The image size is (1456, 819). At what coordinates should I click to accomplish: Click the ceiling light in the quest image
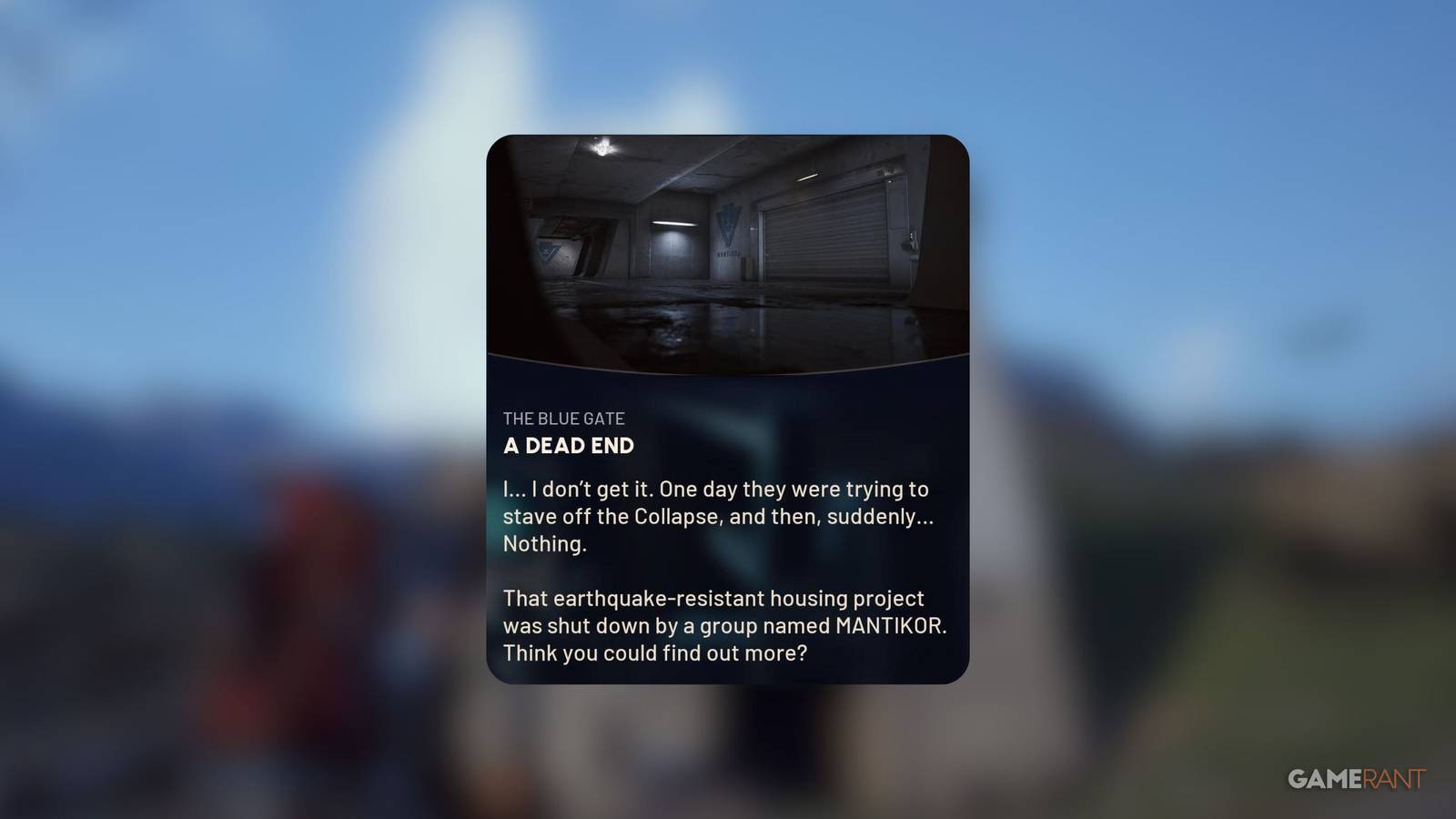tap(602, 148)
